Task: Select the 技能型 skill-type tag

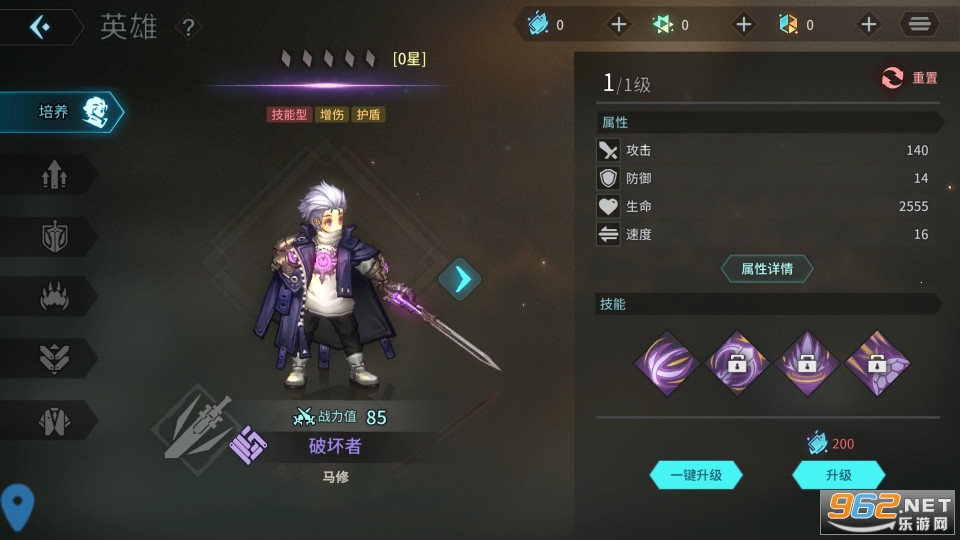Action: [290, 115]
